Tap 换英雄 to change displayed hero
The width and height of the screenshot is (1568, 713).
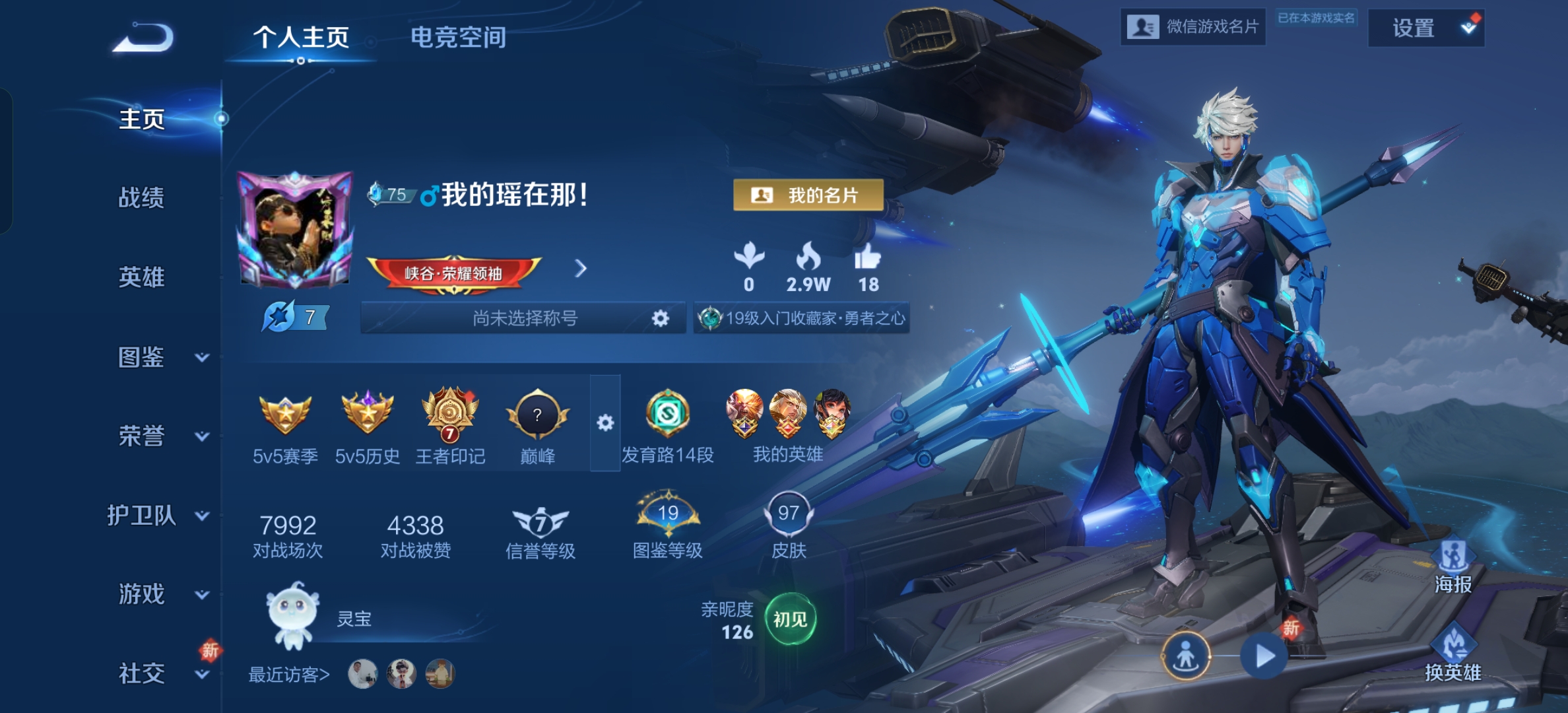pyautogui.click(x=1453, y=655)
